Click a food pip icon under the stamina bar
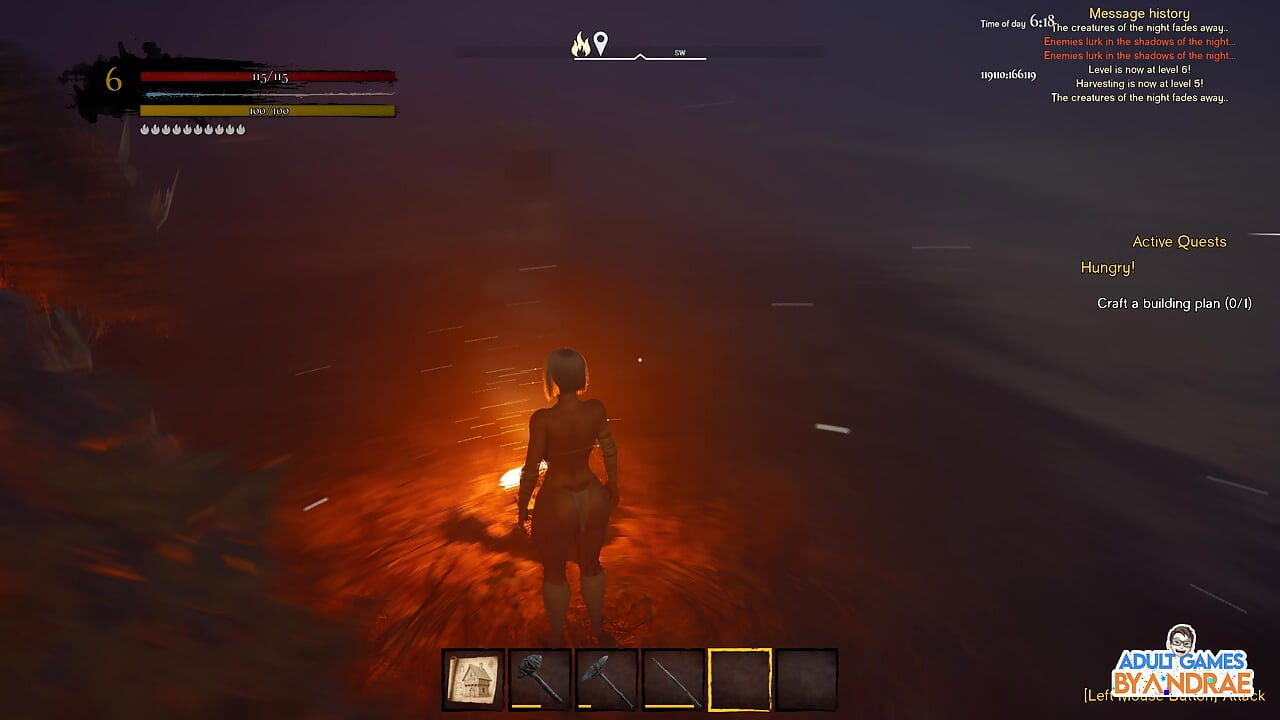This screenshot has height=720, width=1280. [x=147, y=128]
